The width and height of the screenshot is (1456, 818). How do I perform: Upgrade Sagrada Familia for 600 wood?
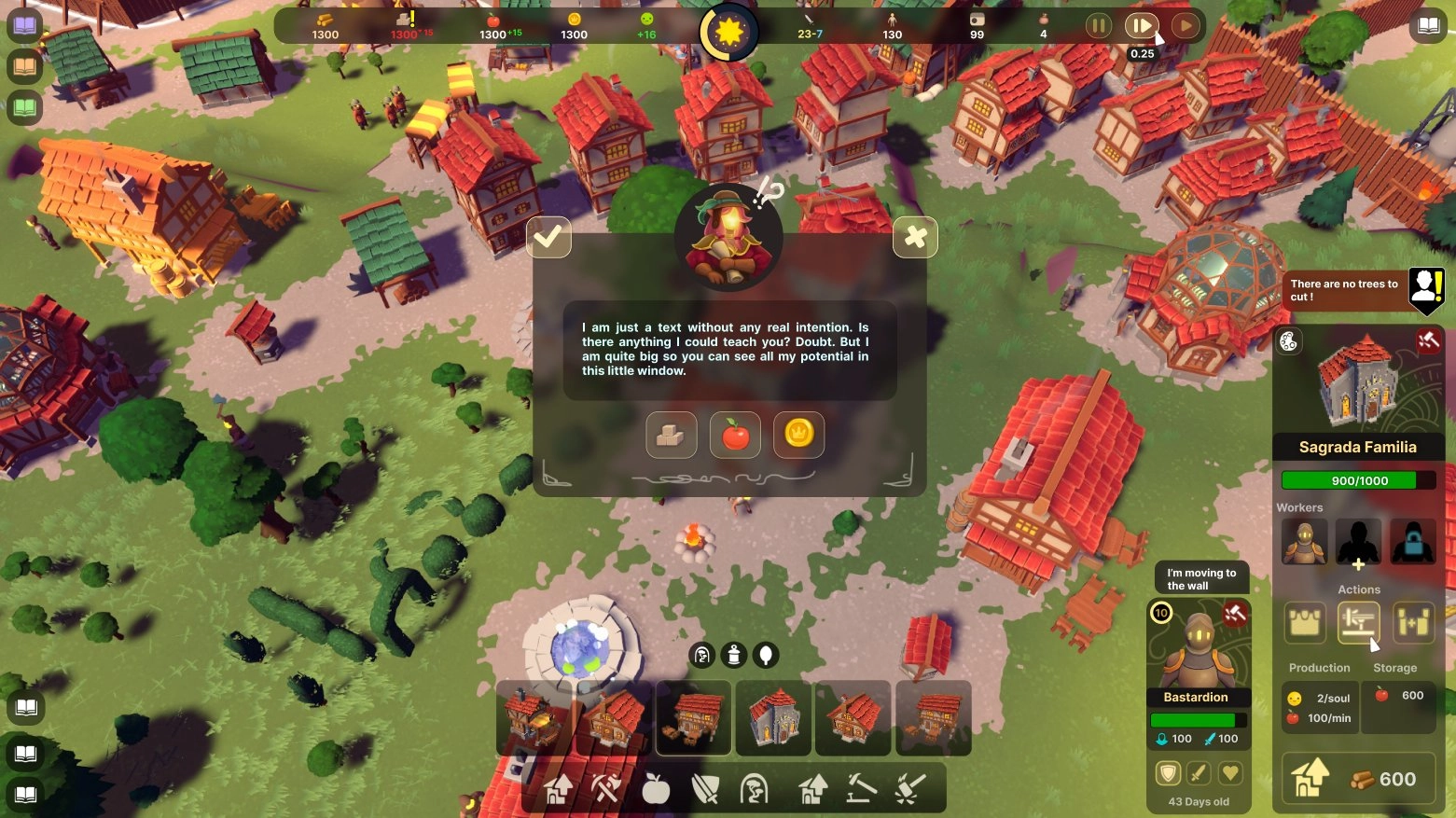pos(1358,779)
